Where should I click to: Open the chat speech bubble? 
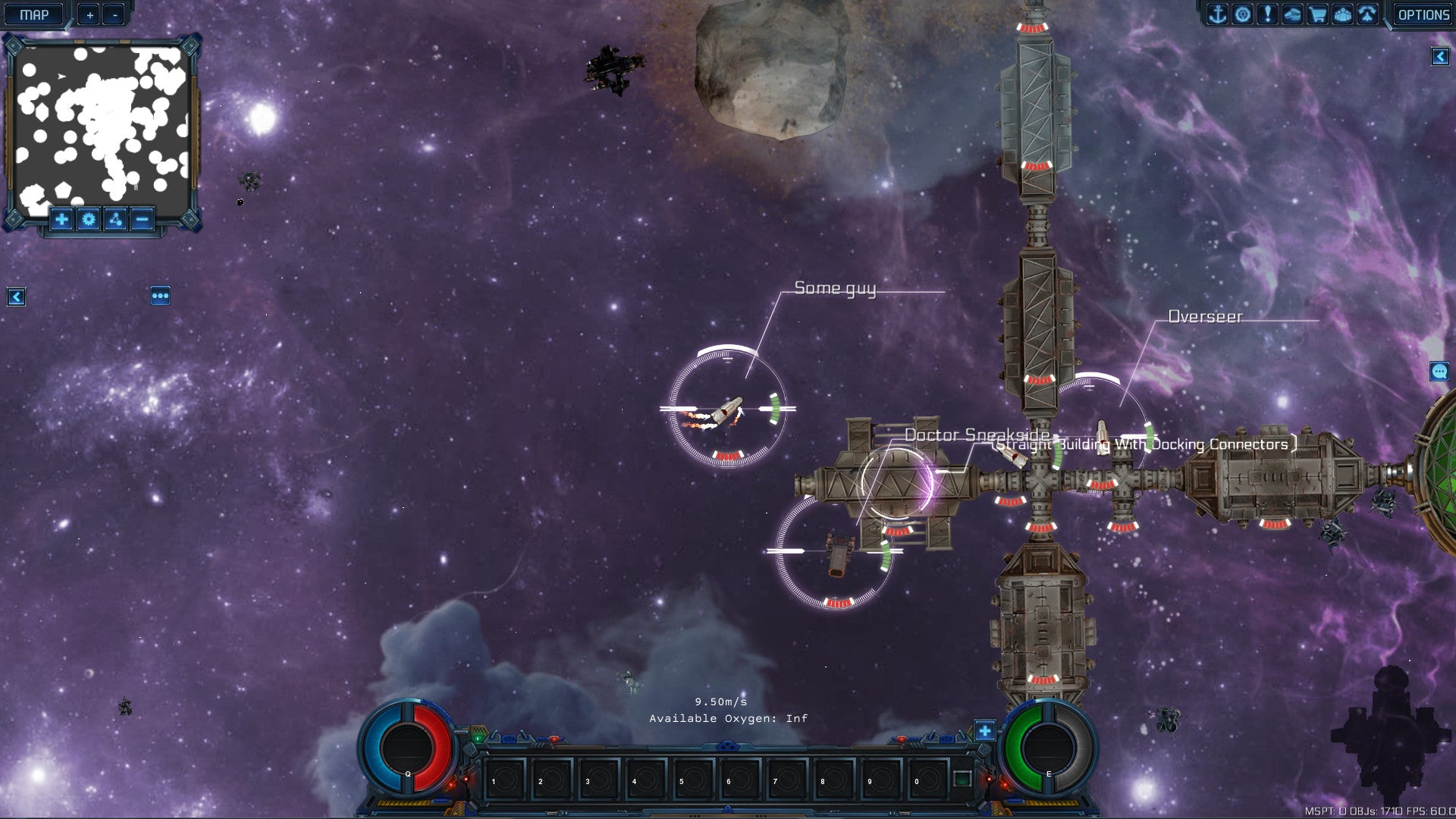click(1439, 371)
